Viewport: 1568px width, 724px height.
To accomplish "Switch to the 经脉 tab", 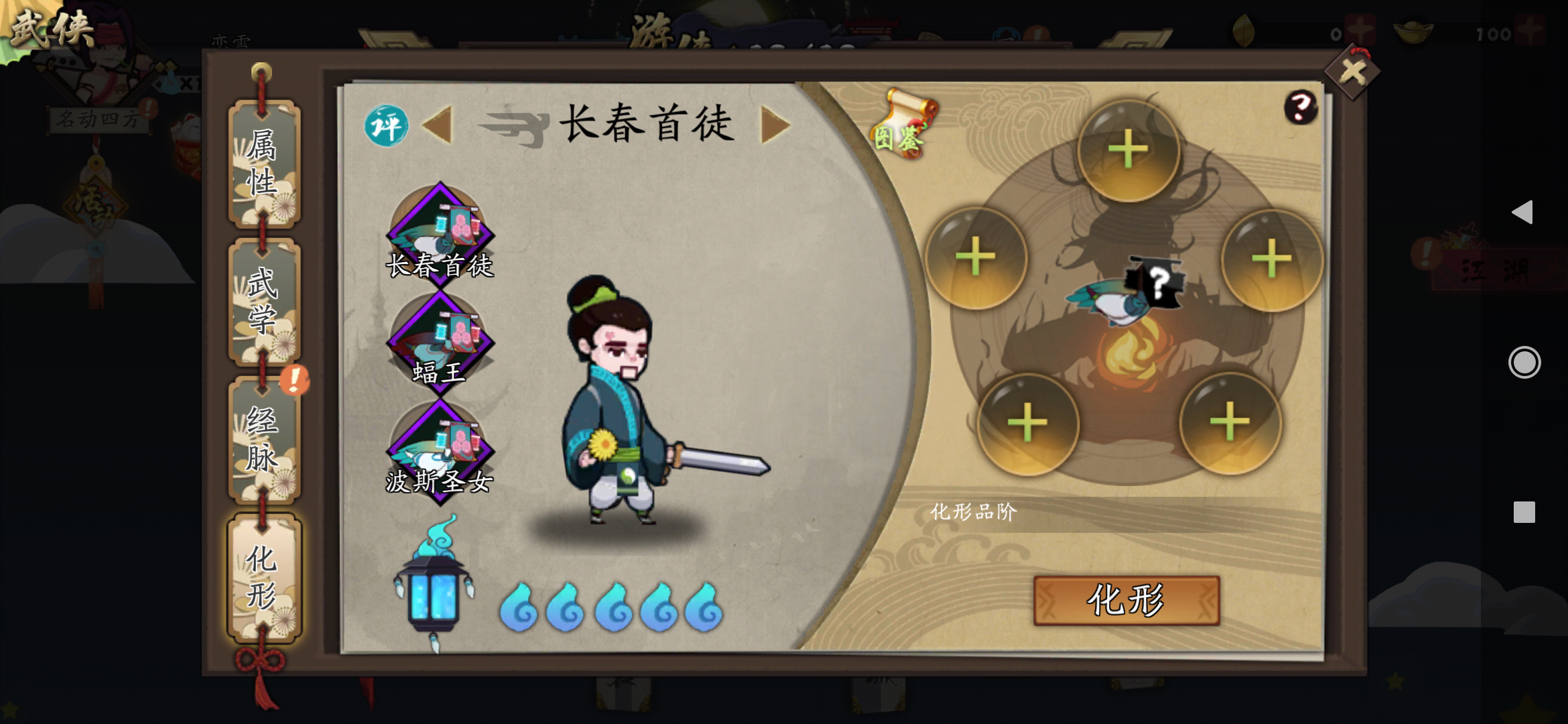I will tap(263, 439).
